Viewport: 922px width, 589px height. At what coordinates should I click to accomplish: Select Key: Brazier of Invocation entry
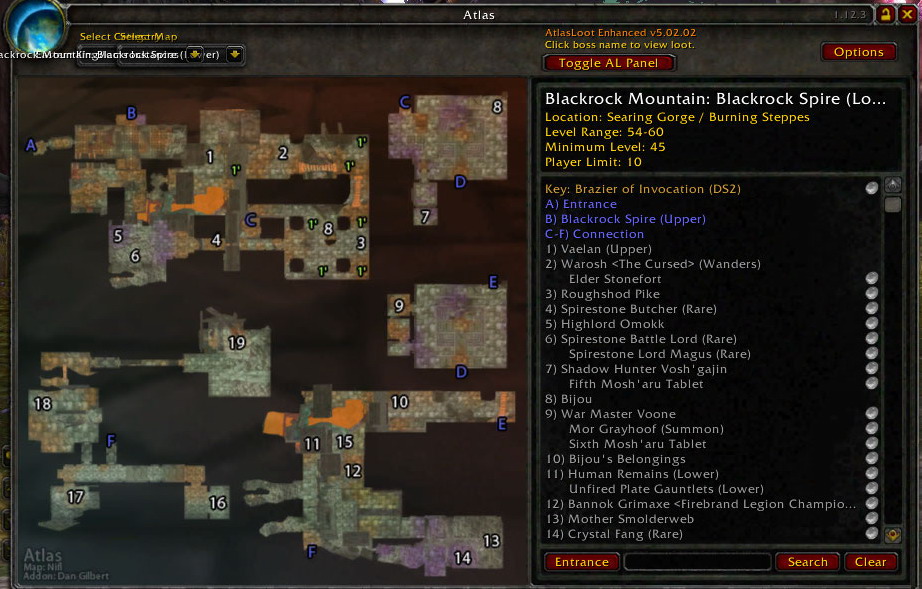[x=642, y=189]
